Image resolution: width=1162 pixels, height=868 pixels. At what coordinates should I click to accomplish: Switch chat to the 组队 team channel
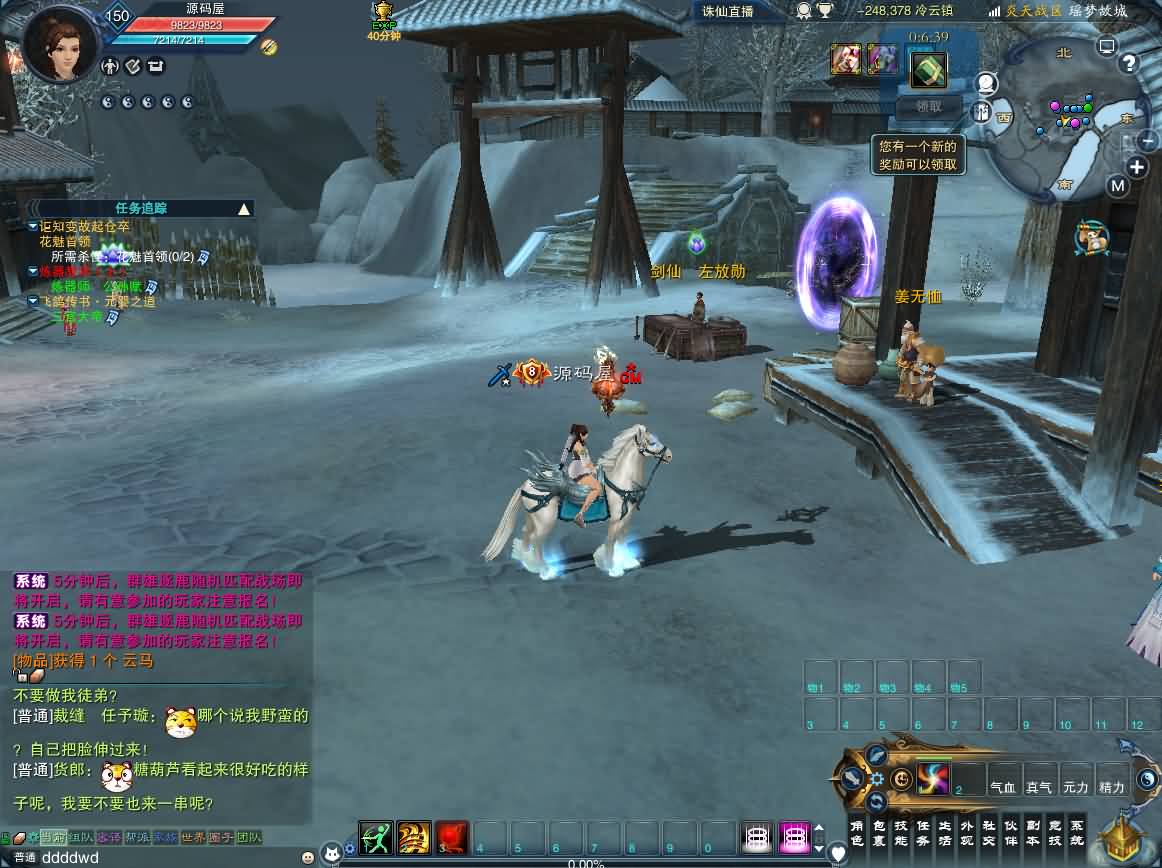click(x=81, y=838)
